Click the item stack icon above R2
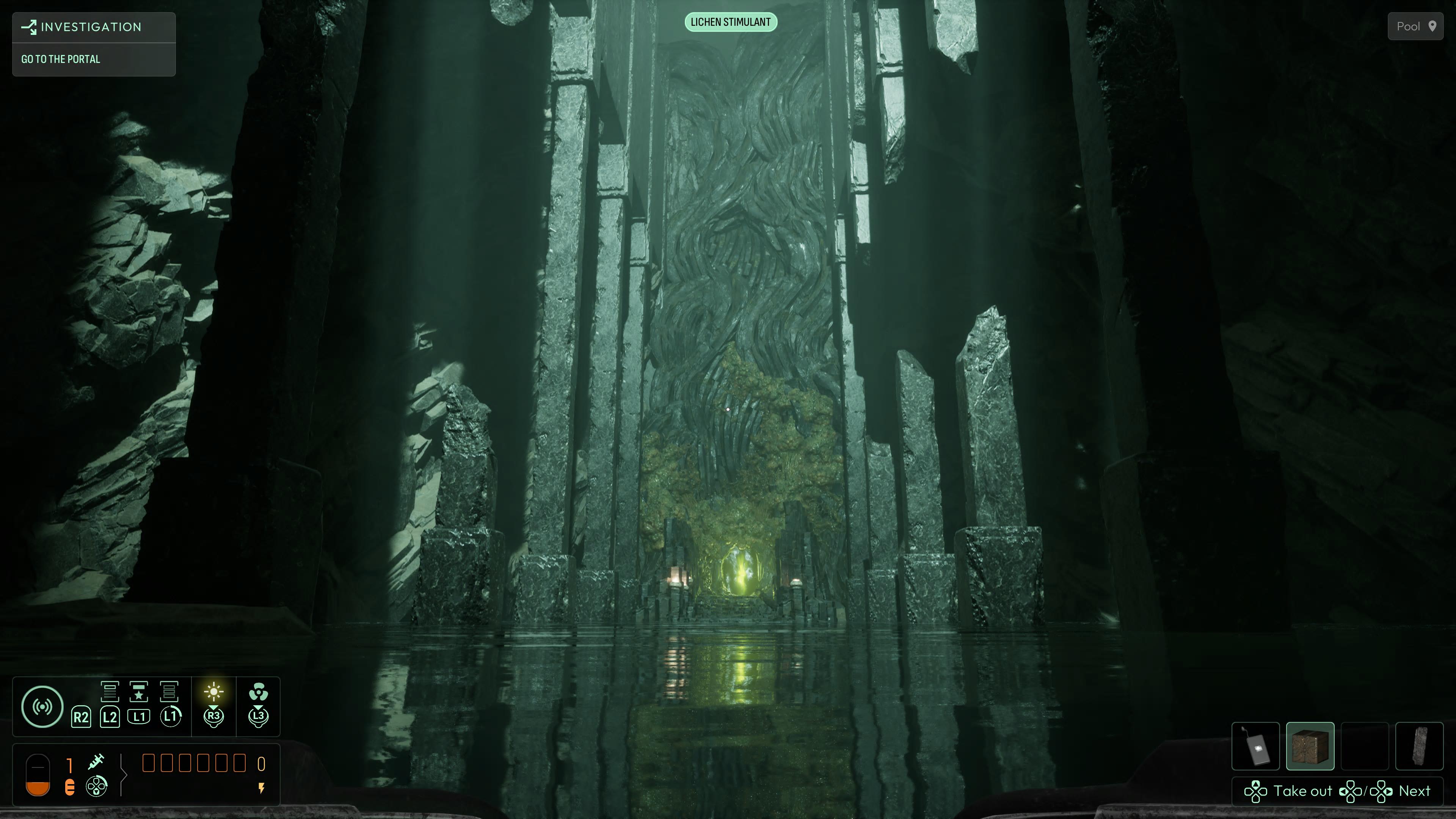1456x819 pixels. click(110, 692)
